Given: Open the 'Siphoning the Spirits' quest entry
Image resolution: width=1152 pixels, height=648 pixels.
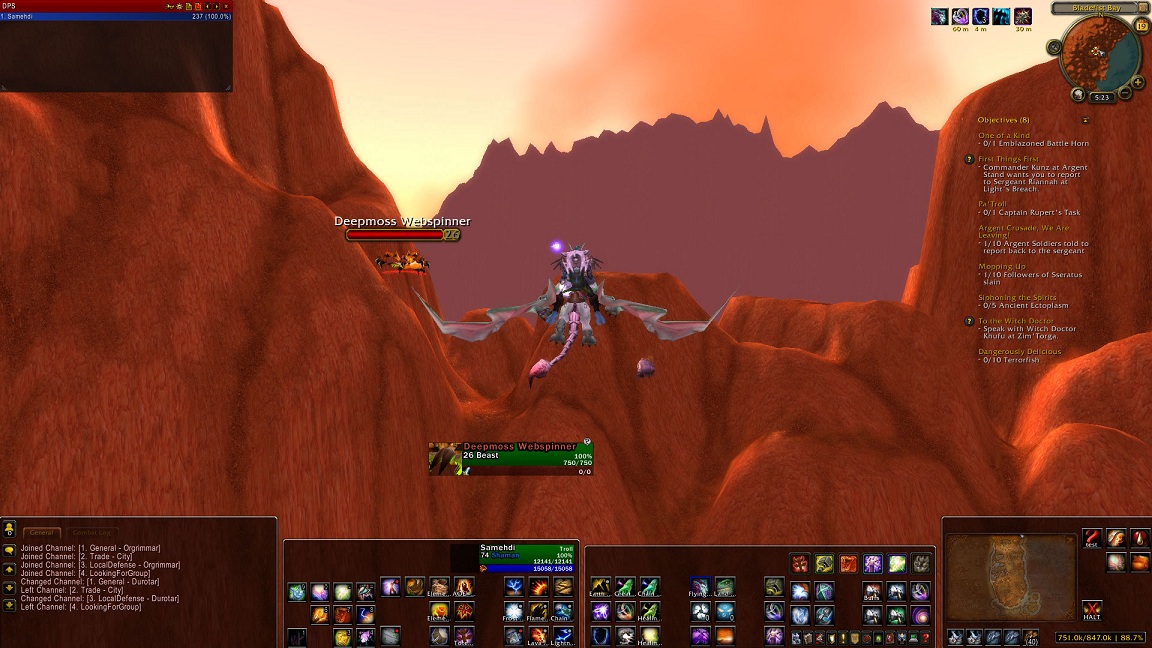Looking at the screenshot, I should [1018, 297].
